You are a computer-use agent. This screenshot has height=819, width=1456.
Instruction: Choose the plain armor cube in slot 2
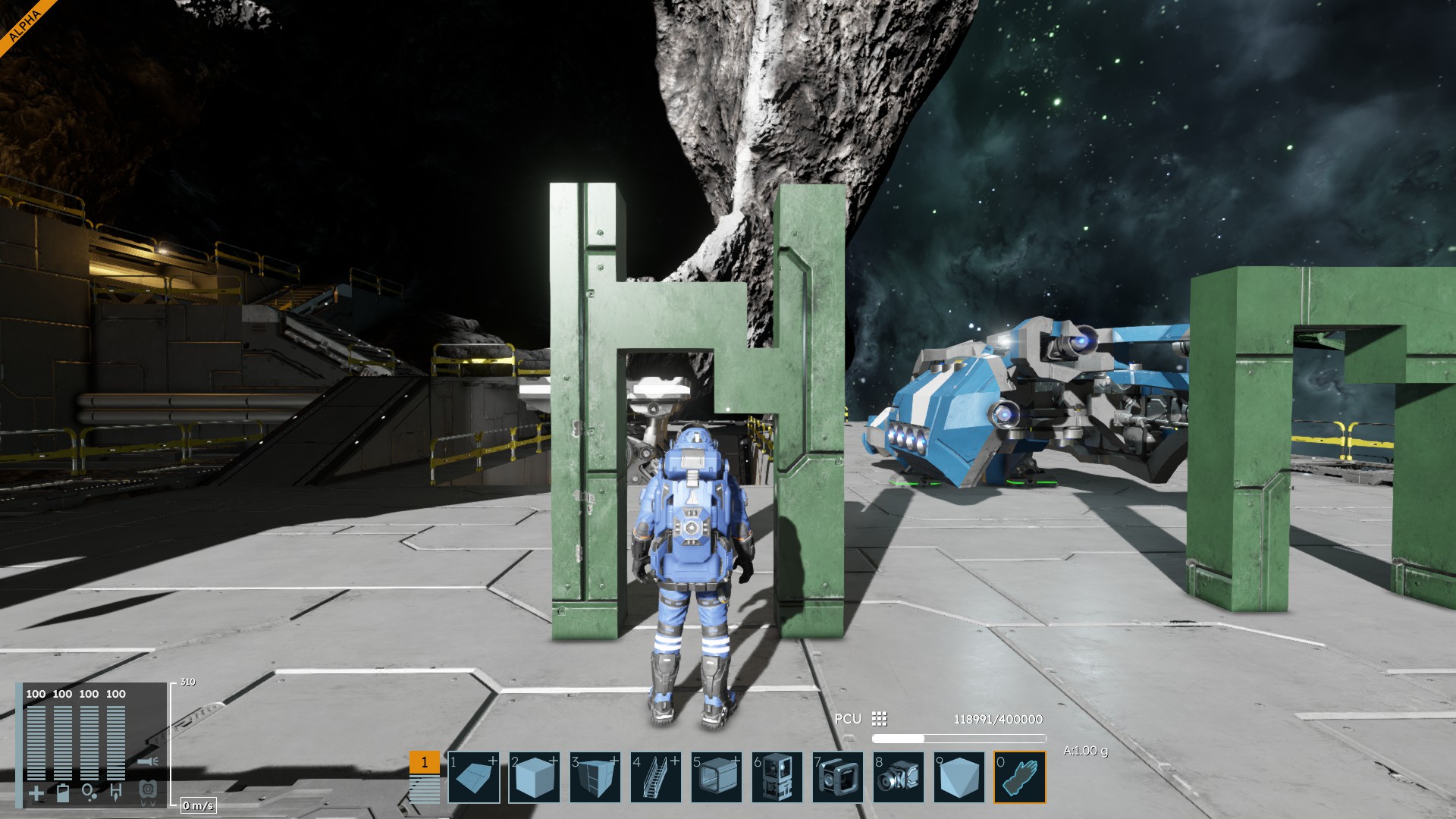click(x=535, y=777)
